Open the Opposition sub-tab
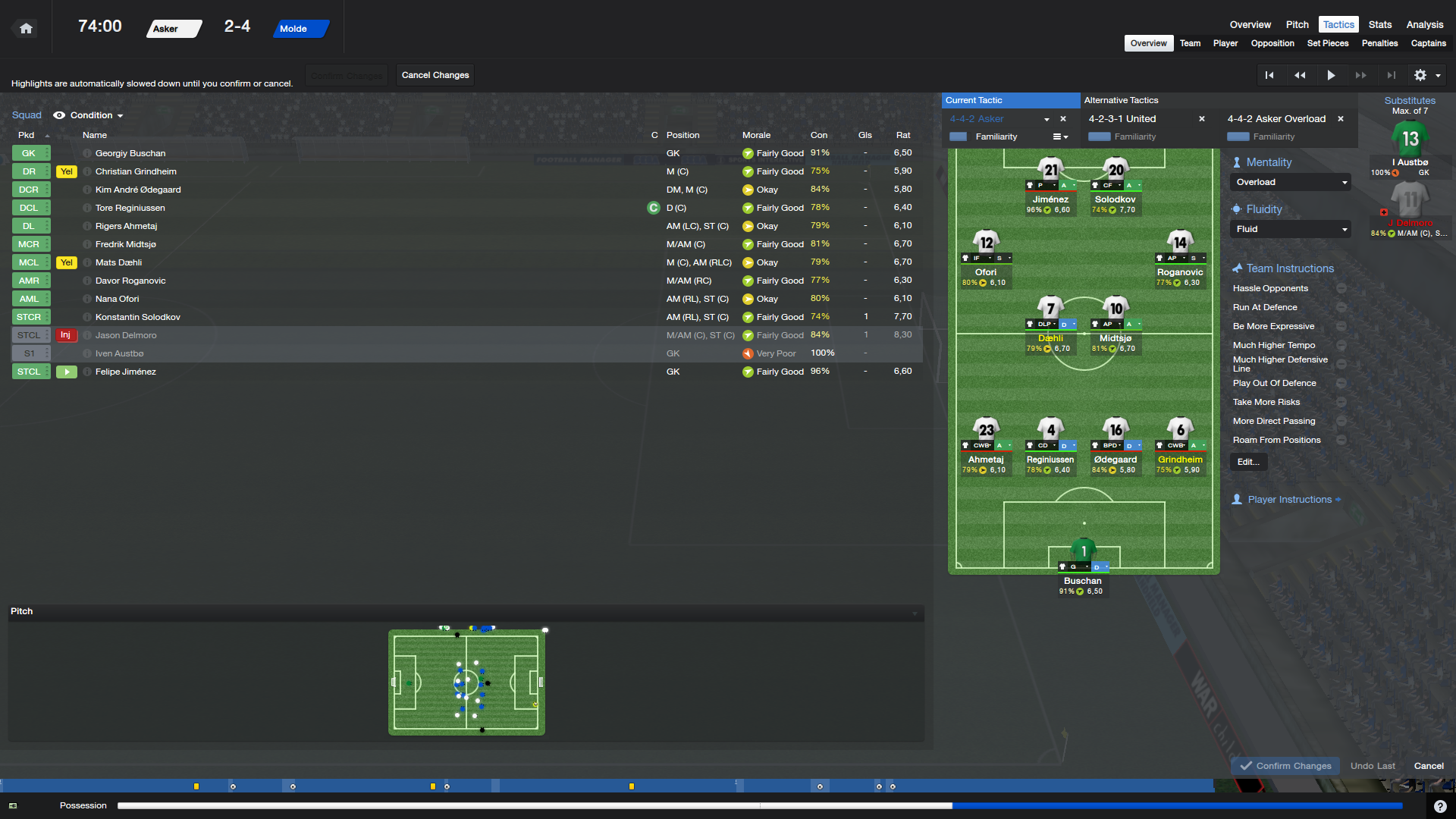 click(x=1272, y=43)
